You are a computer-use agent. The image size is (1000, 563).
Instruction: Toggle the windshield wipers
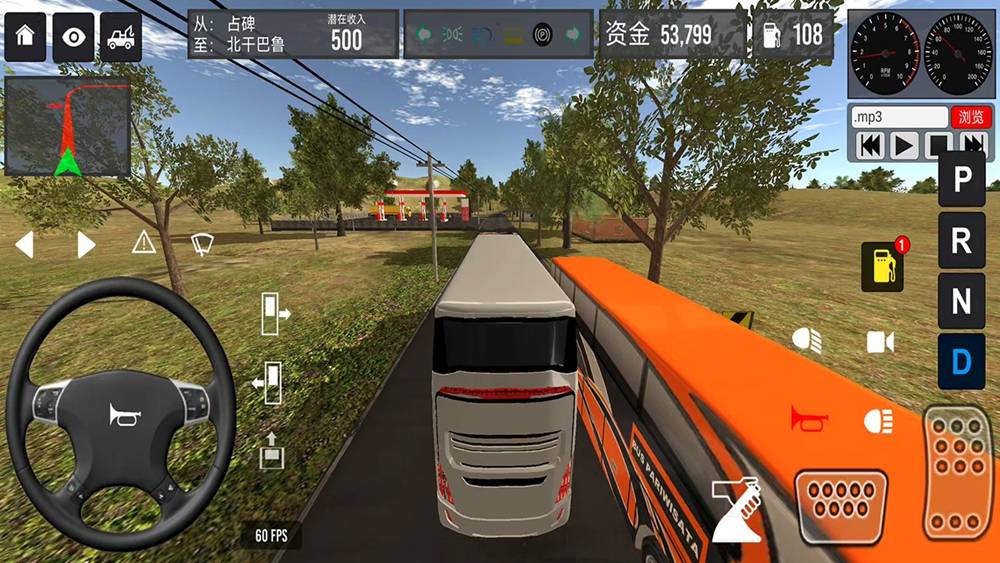[x=202, y=242]
